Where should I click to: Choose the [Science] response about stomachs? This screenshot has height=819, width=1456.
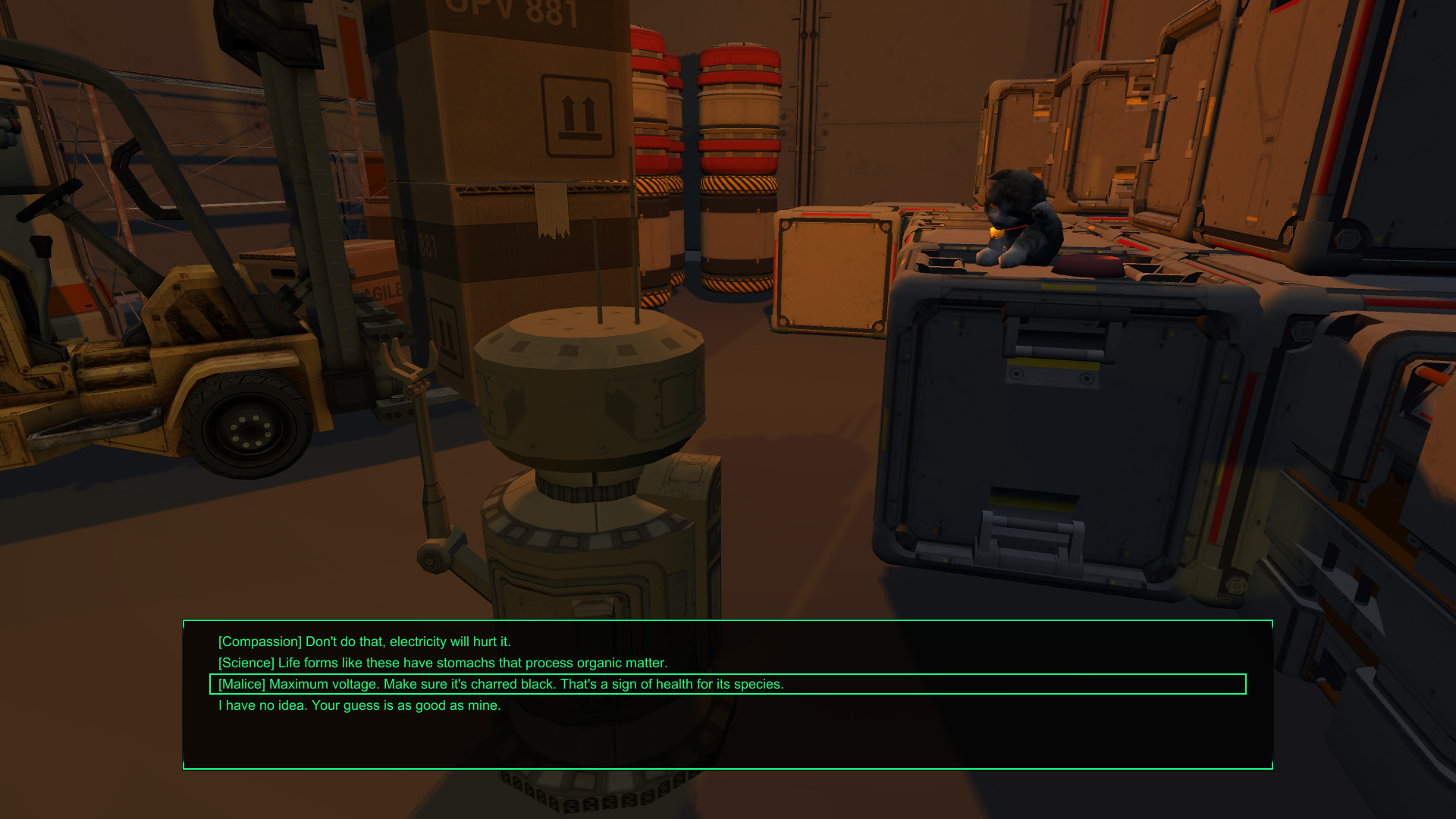[x=444, y=662]
